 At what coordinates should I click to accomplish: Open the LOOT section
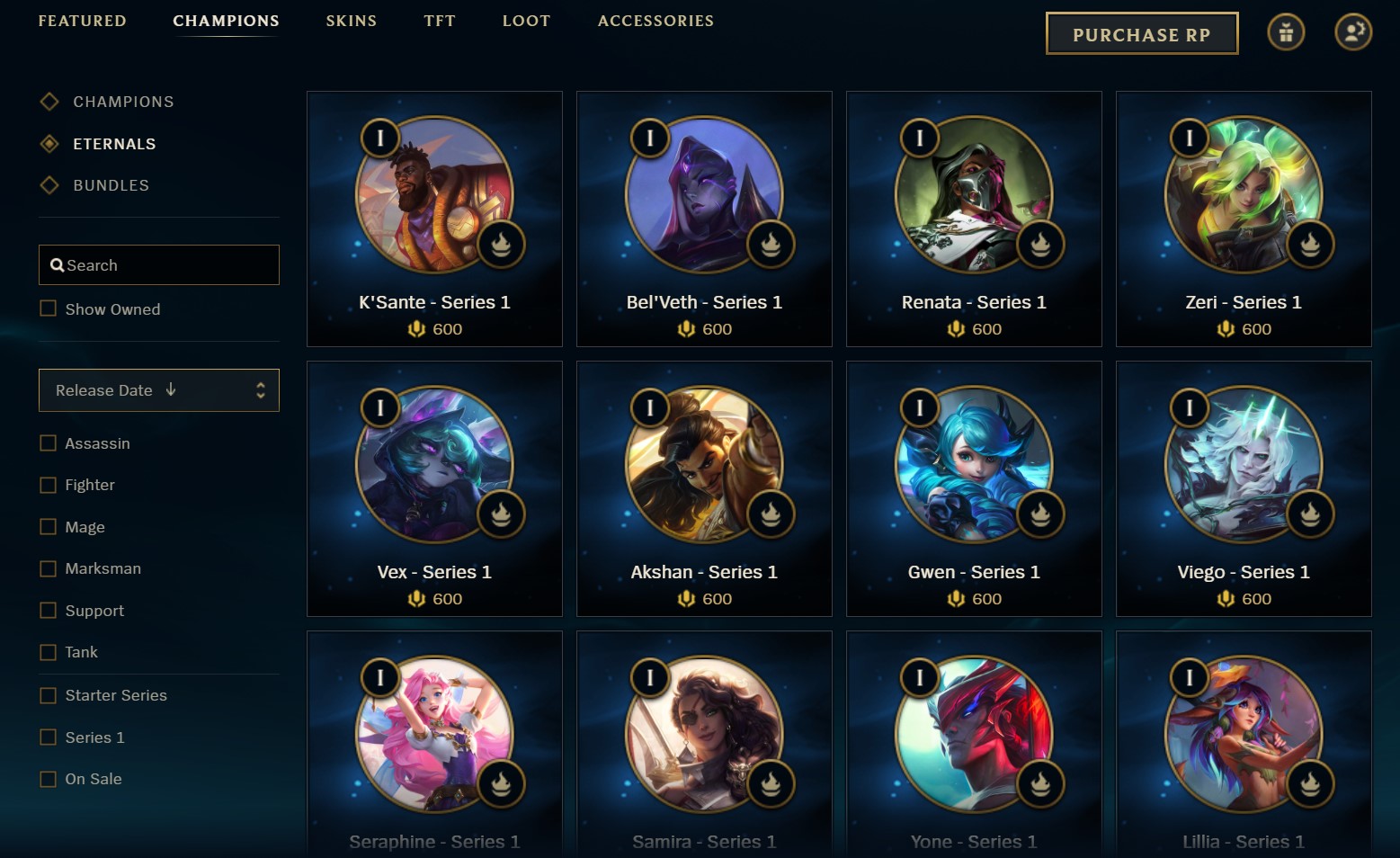point(526,21)
